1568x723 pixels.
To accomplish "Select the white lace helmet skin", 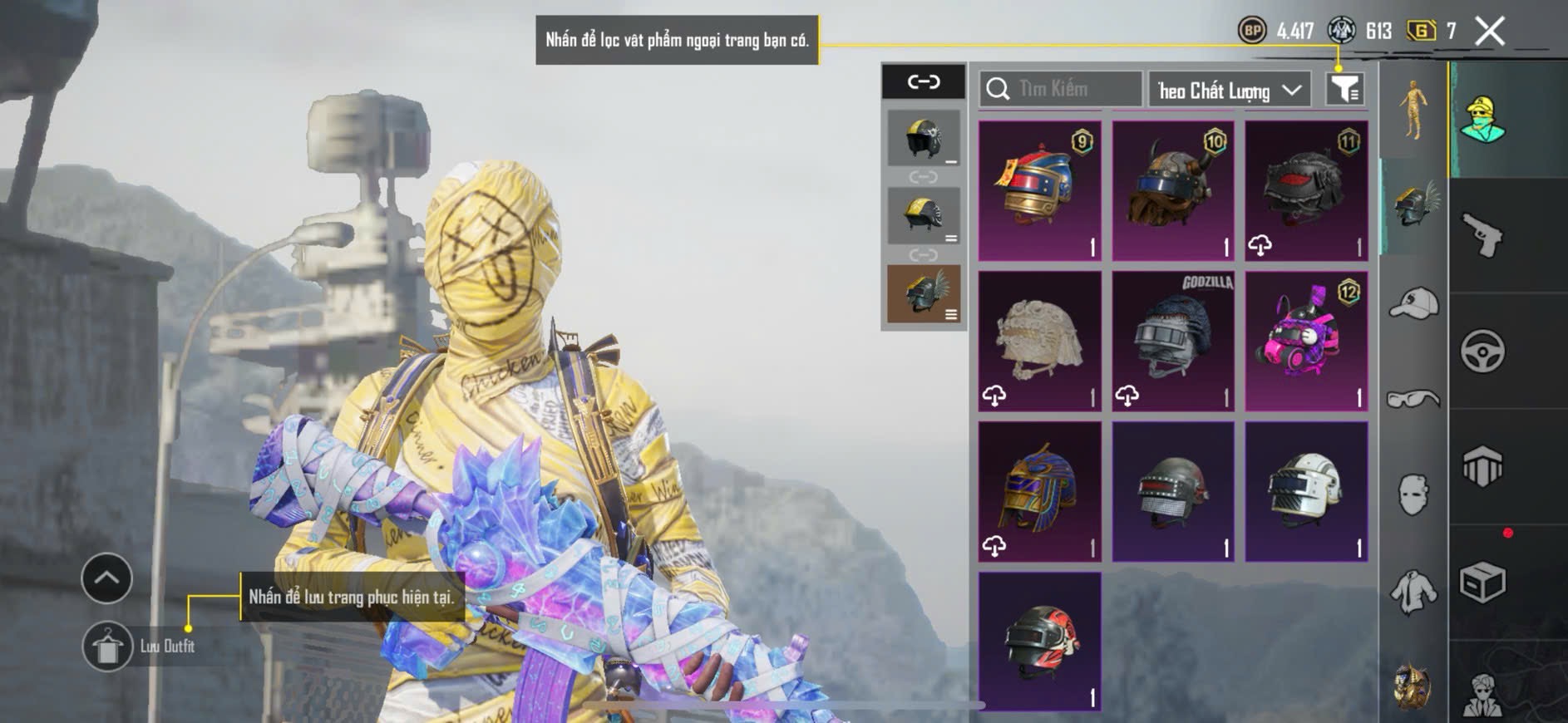I will (x=1039, y=341).
